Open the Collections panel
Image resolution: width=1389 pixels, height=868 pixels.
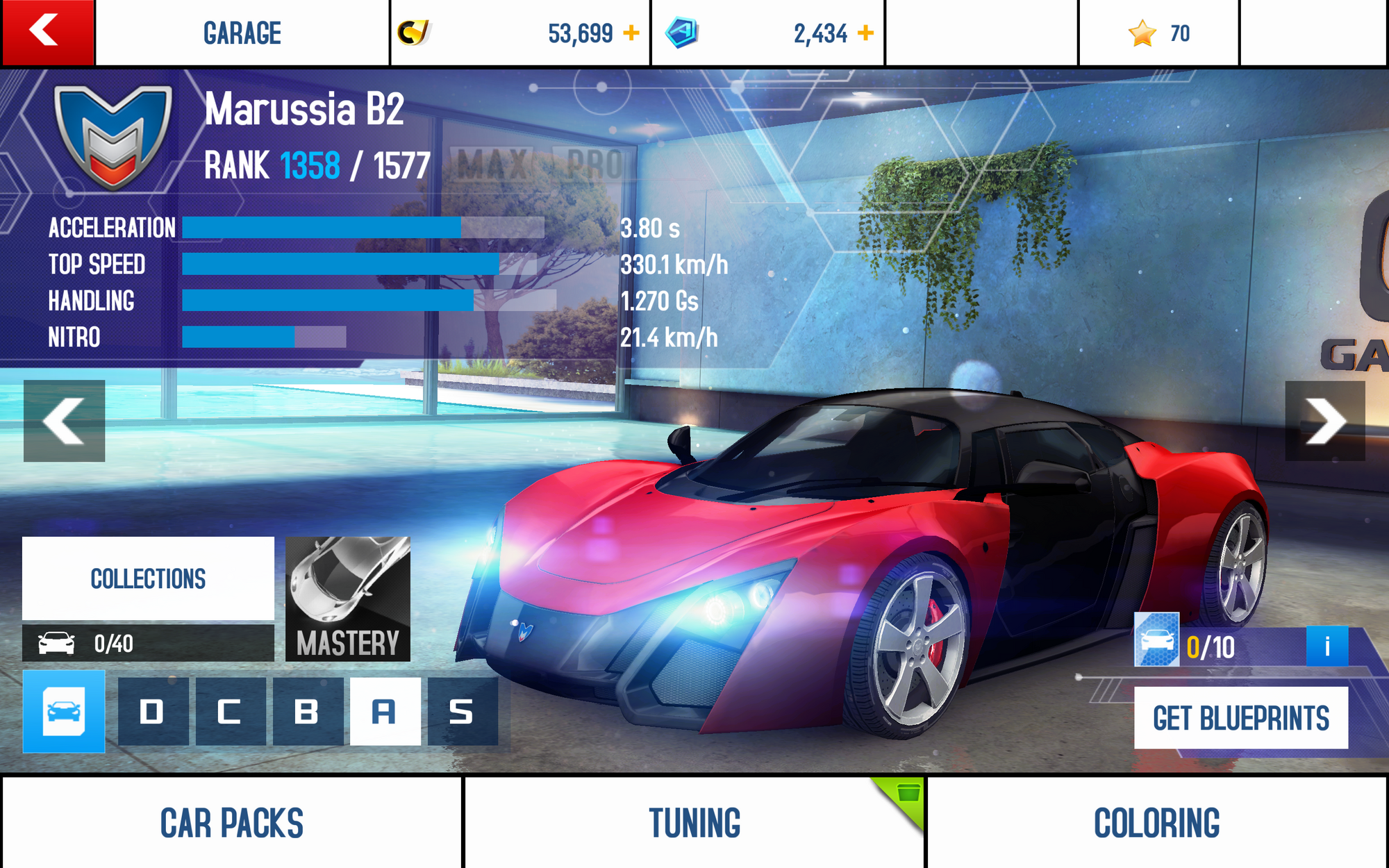[147, 578]
